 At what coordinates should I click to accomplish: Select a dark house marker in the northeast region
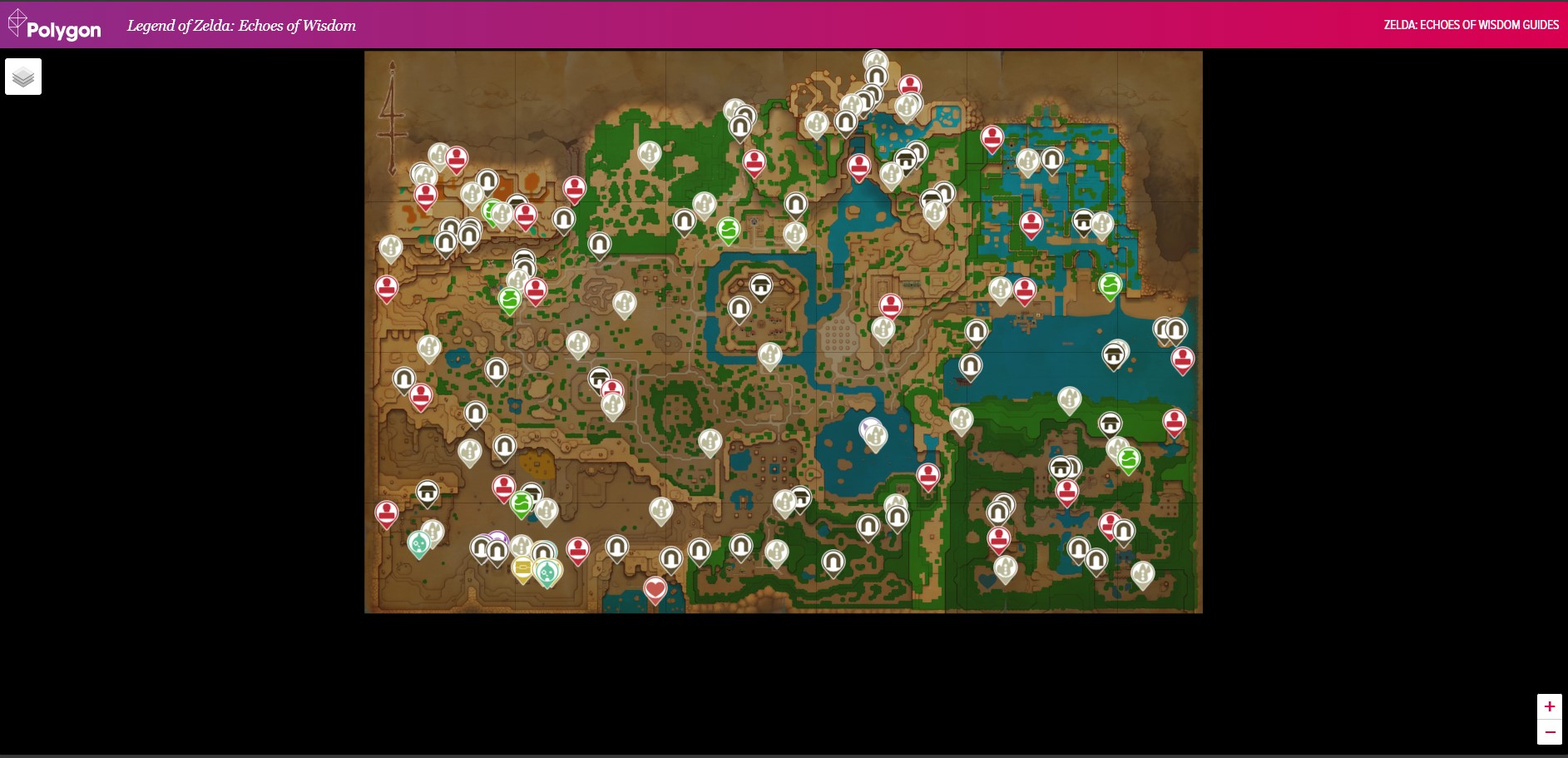pos(1082,220)
